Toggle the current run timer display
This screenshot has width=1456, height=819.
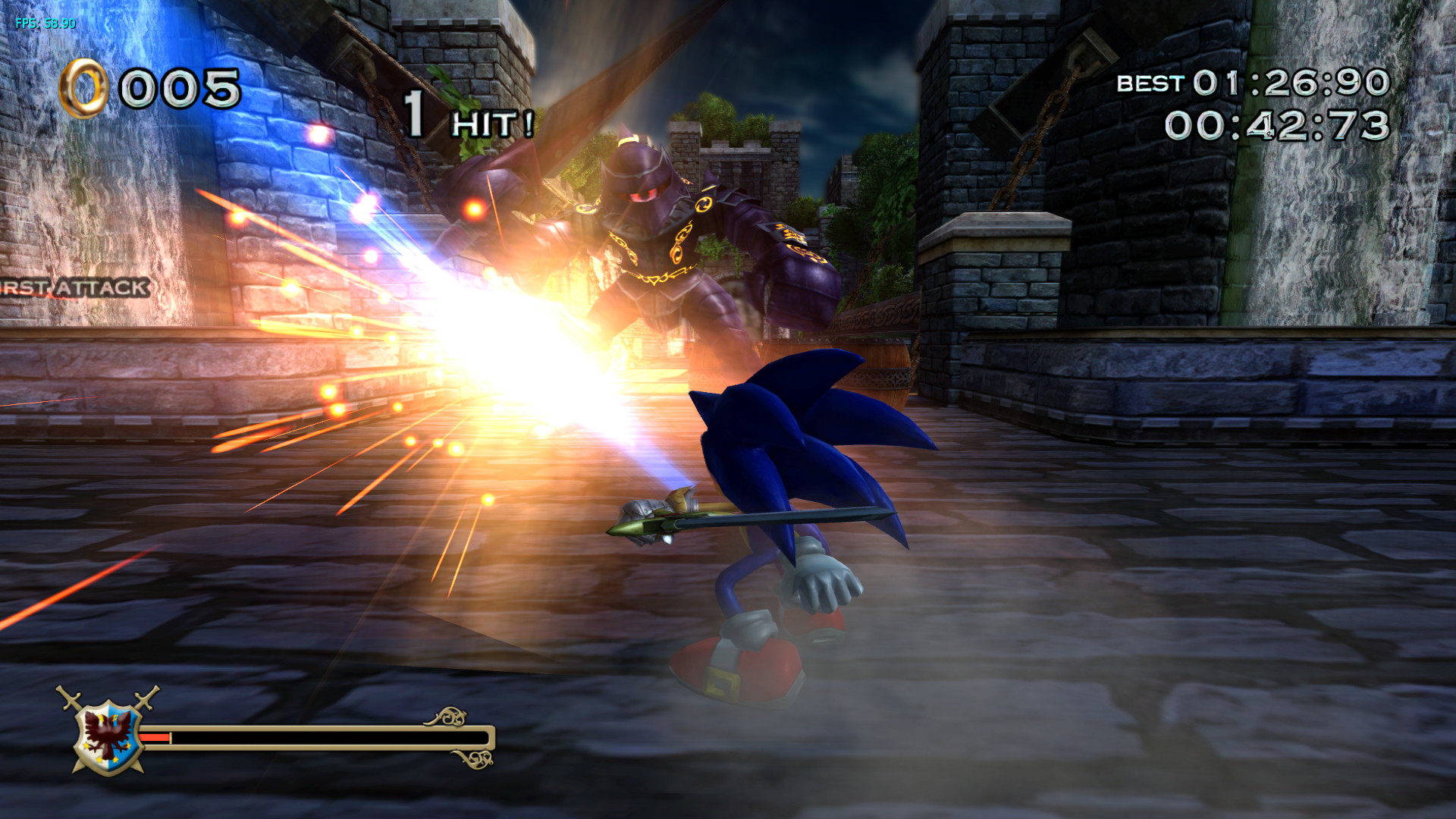pos(1282,125)
